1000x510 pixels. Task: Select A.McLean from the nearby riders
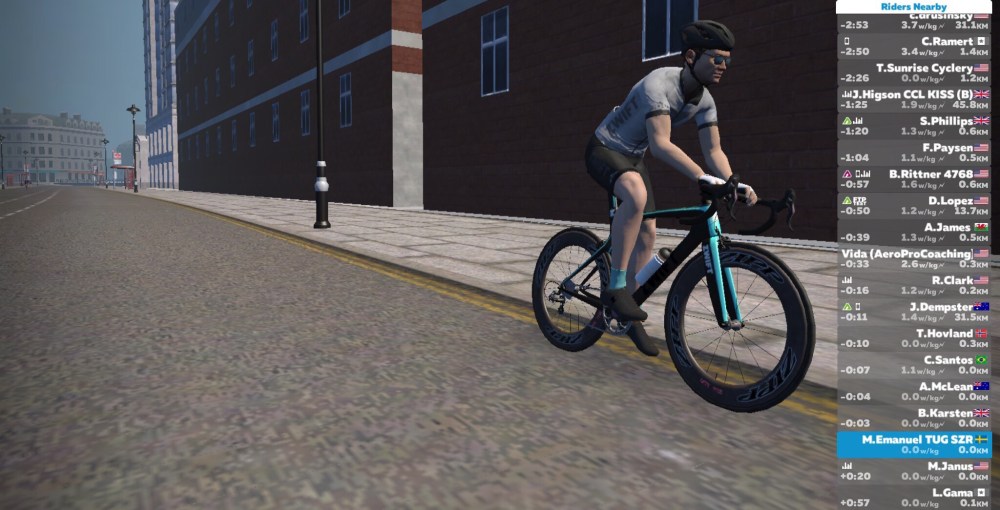click(915, 391)
